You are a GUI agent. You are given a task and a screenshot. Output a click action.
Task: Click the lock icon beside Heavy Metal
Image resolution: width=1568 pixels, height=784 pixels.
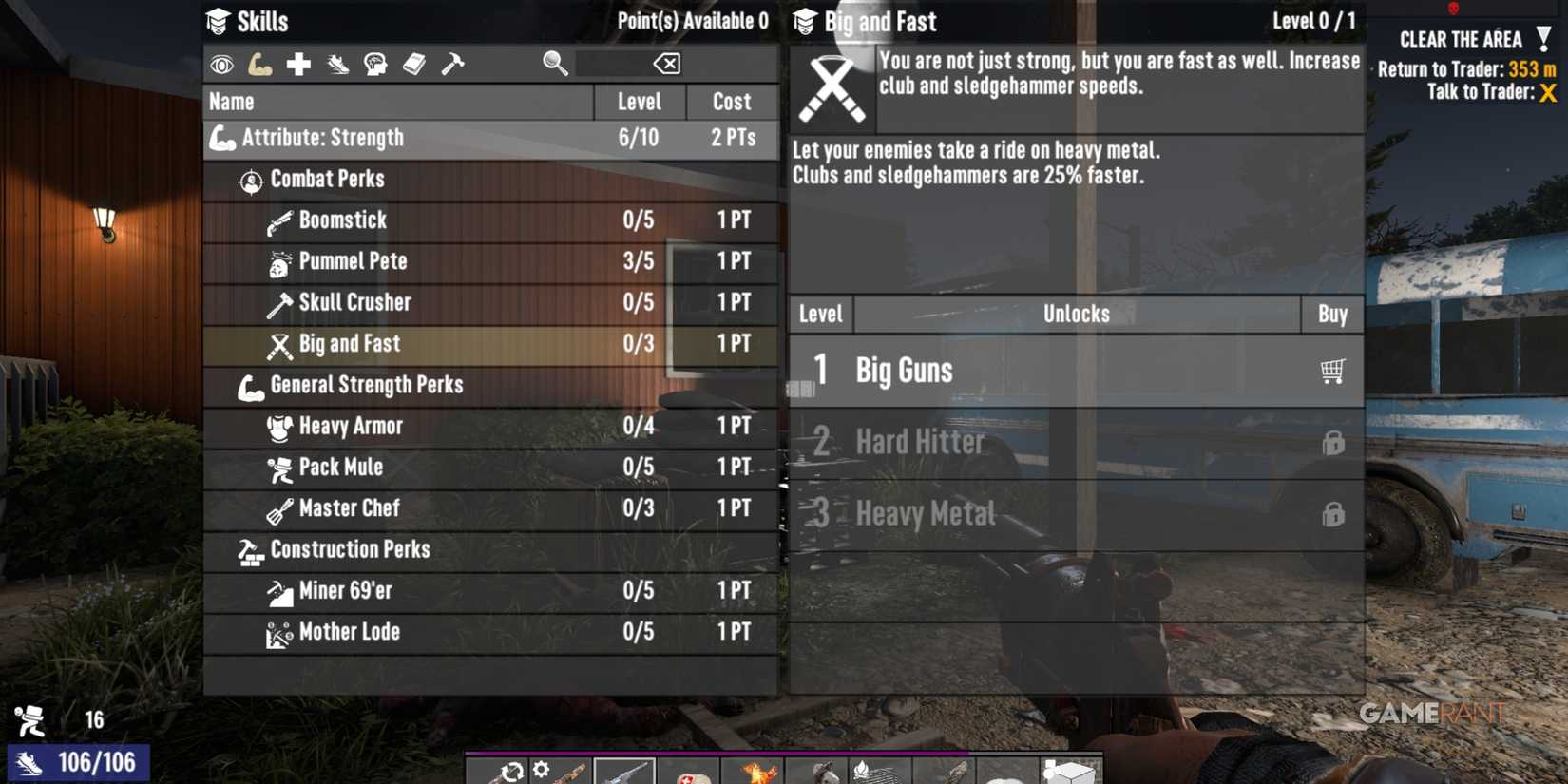click(1336, 513)
